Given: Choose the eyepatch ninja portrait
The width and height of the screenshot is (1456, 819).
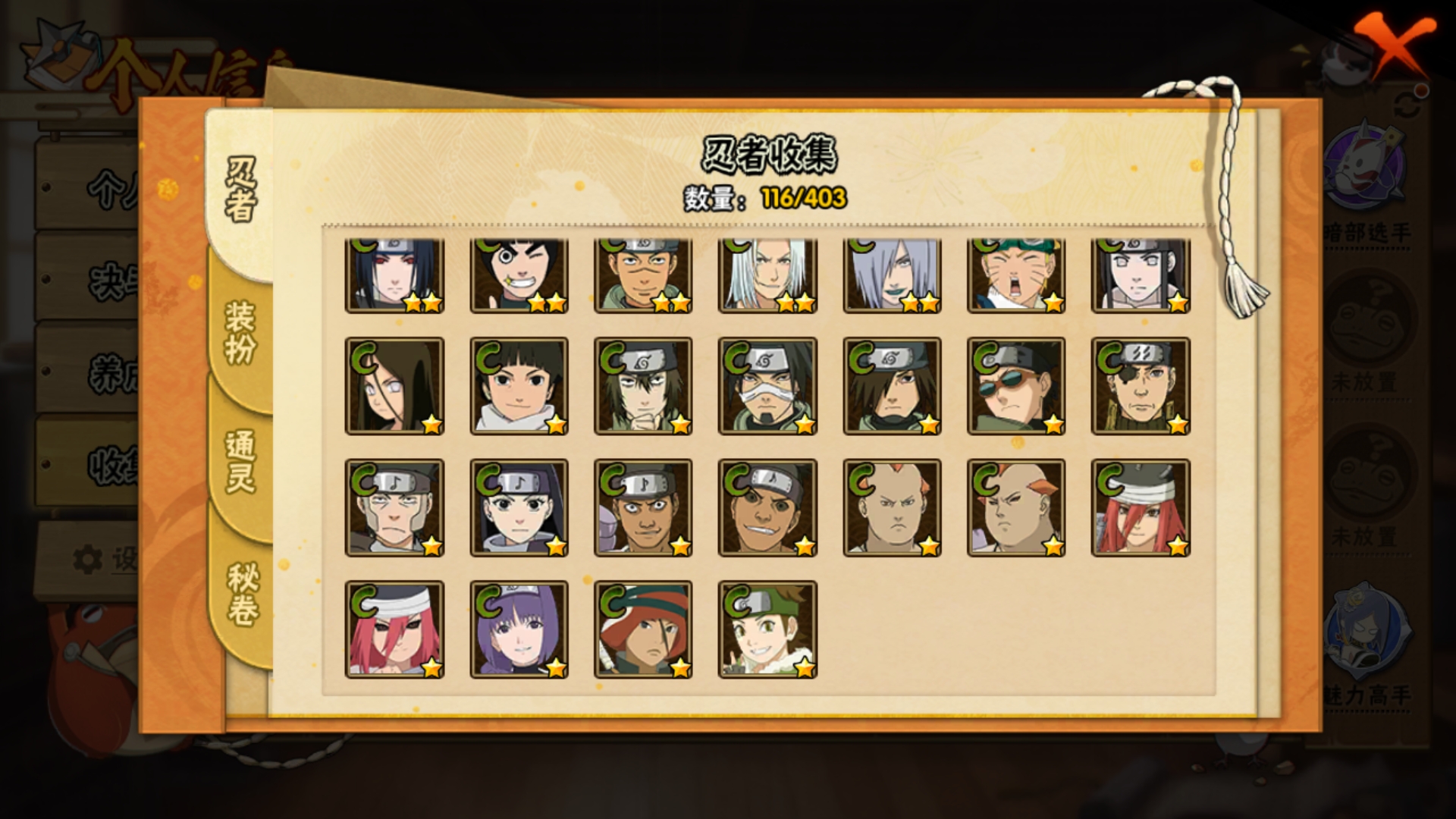Looking at the screenshot, I should pos(1141,386).
